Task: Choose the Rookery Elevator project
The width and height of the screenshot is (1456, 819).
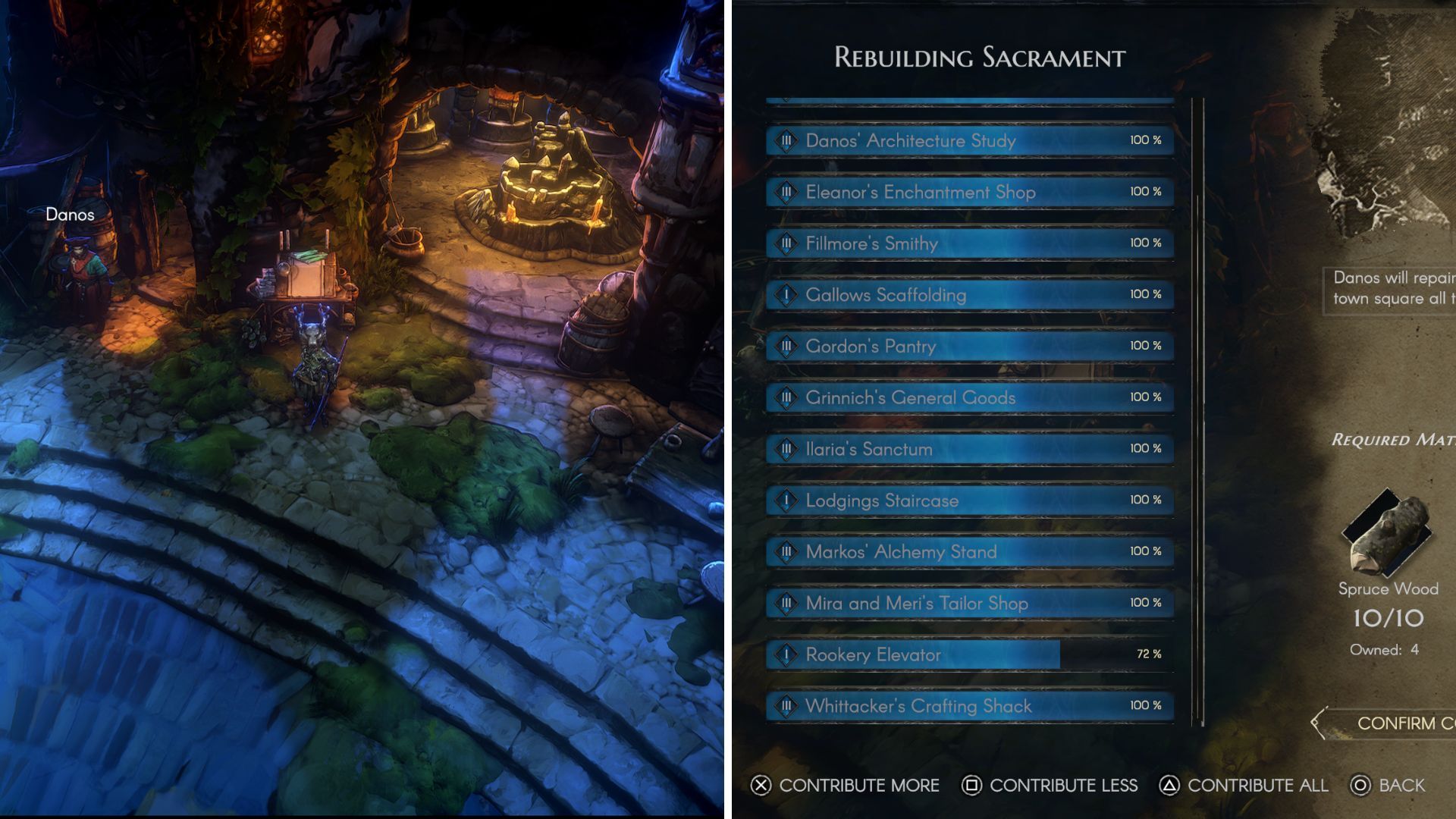Action: coord(969,654)
